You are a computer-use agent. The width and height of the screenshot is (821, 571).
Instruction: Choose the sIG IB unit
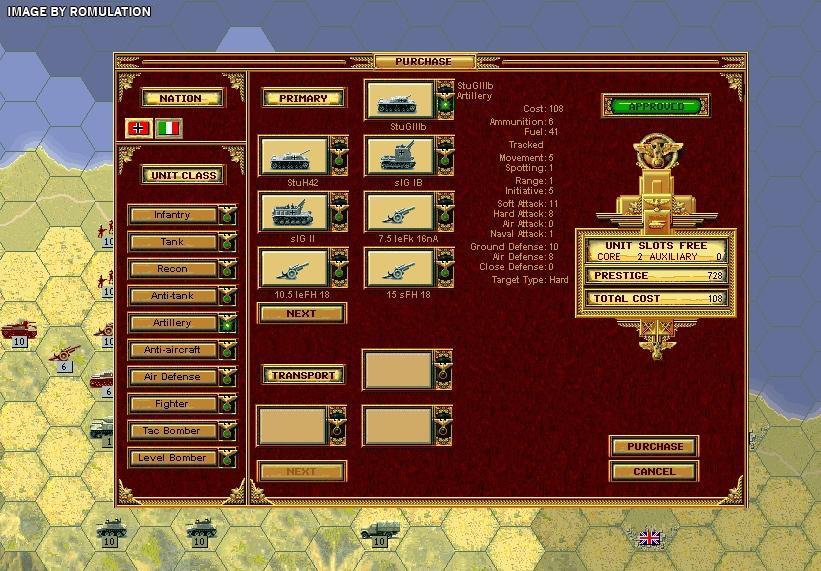399,156
